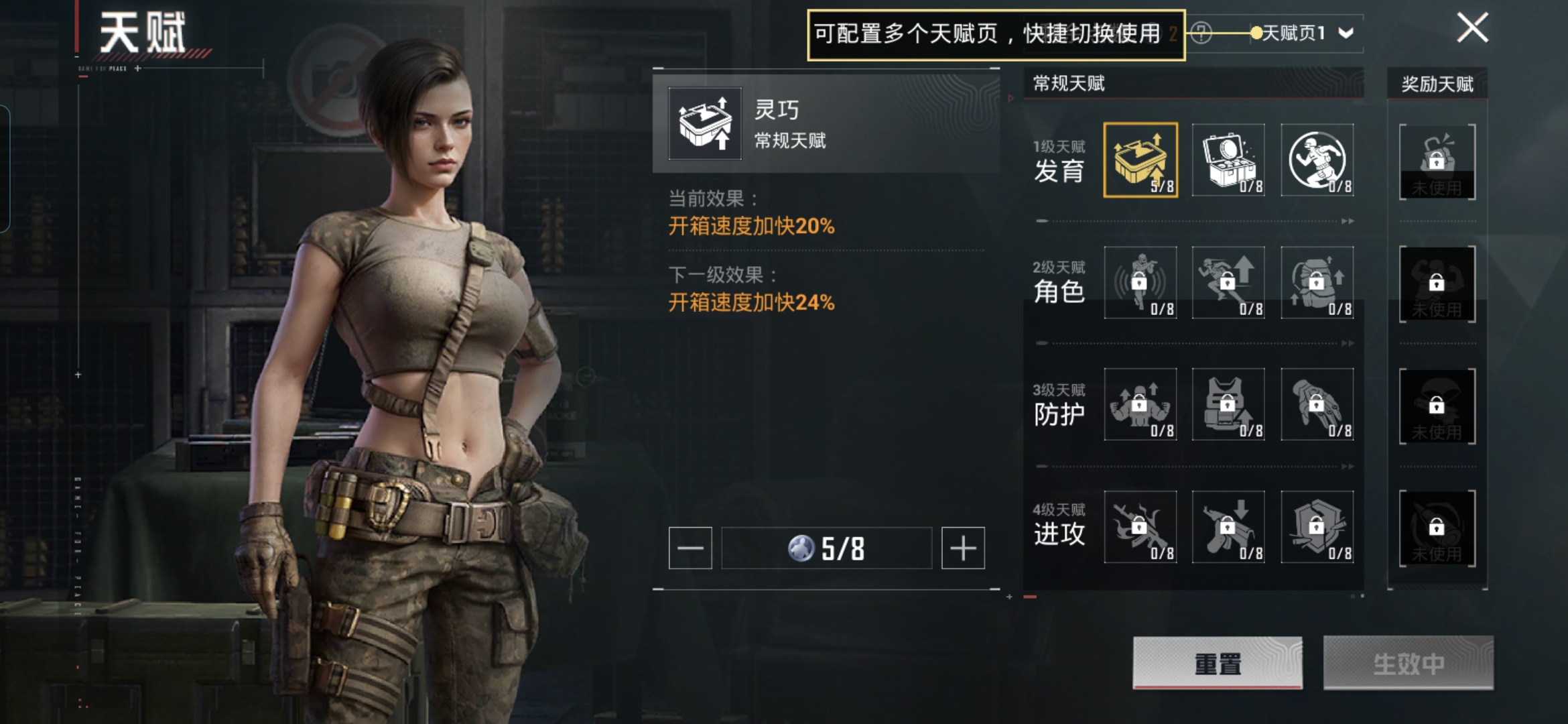Pick the locked backpack character talent
Screen dimensions: 1568x724
pos(1317,282)
